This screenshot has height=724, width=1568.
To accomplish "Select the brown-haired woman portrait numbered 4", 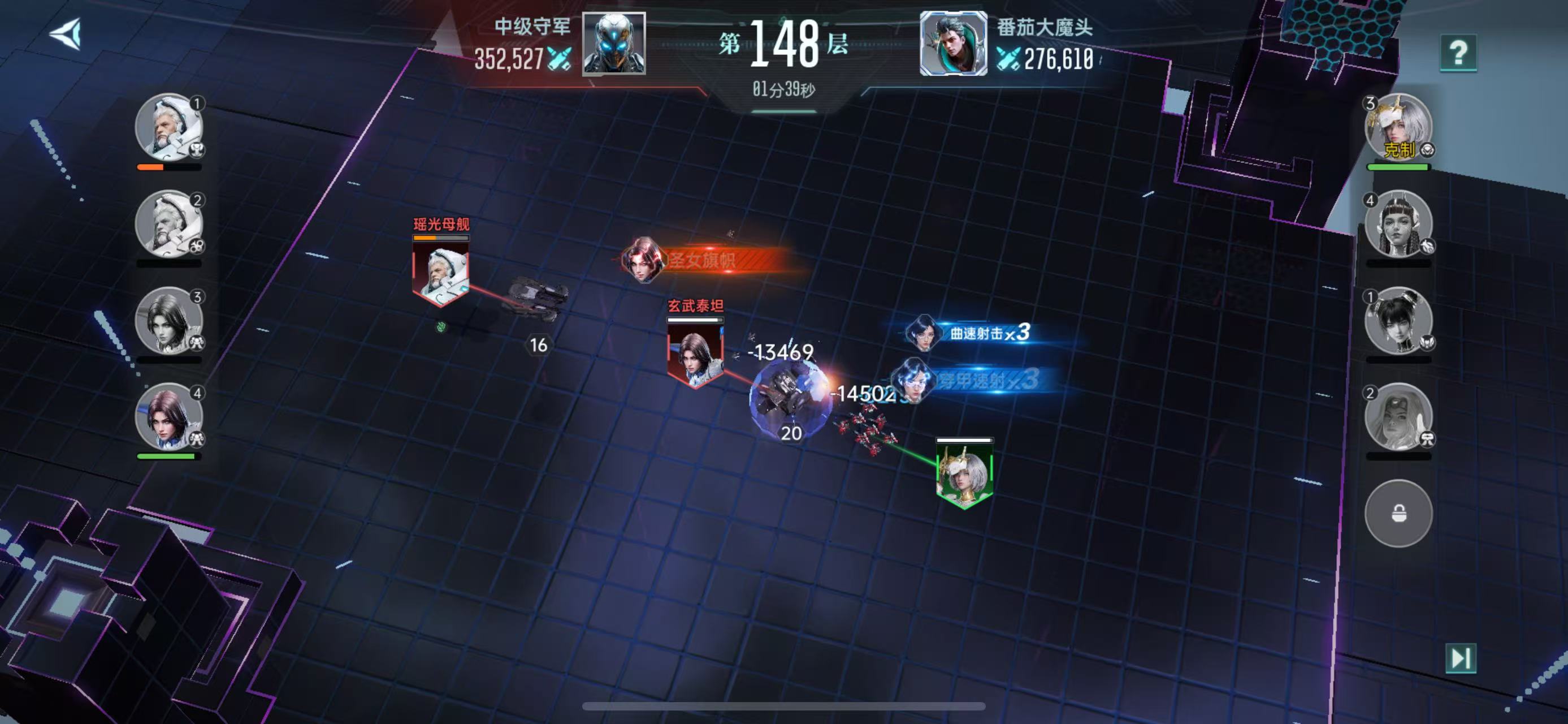I will [x=168, y=416].
